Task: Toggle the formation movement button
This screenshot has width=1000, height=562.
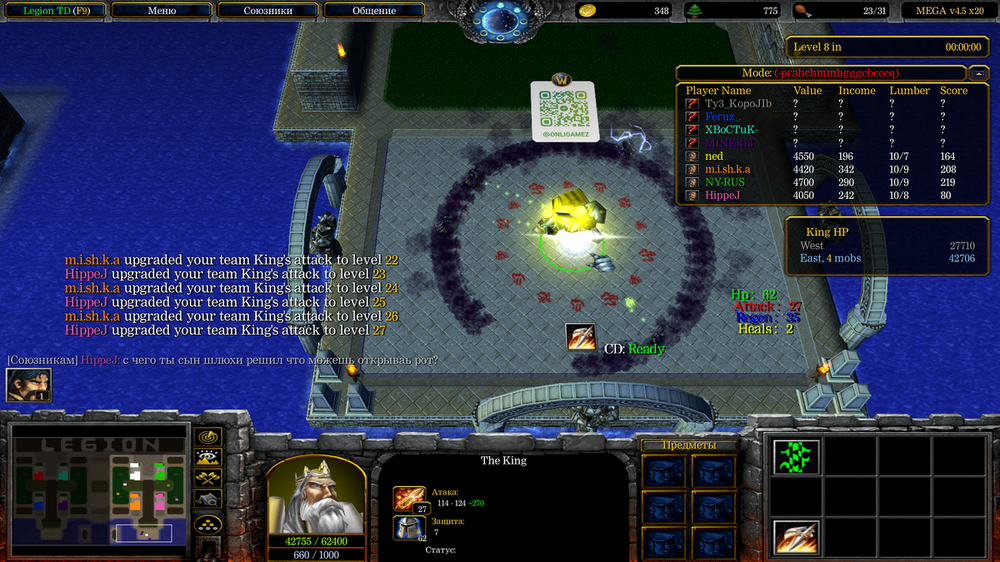Action: coord(208,523)
